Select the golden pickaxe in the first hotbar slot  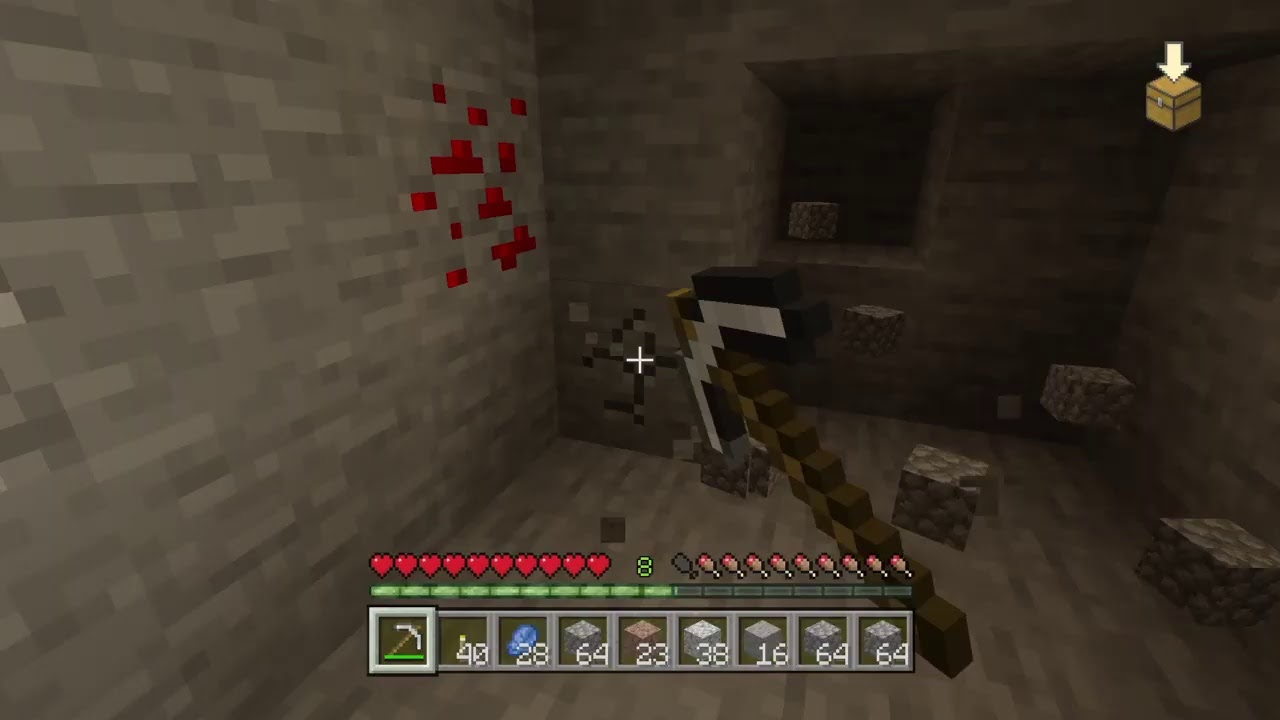403,643
